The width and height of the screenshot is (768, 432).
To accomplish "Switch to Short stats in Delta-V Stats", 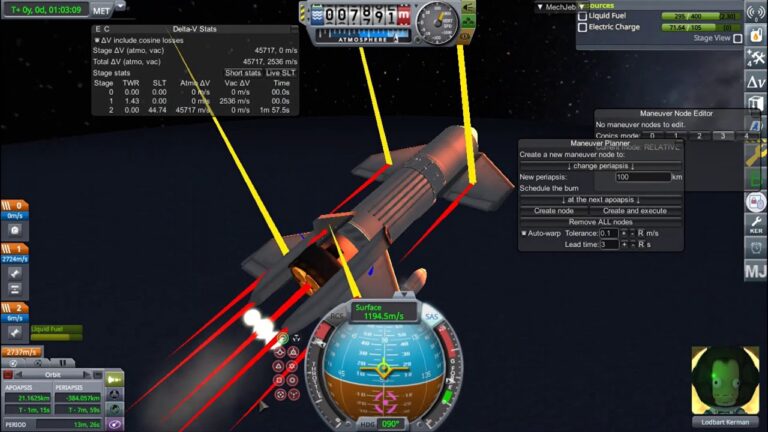I will point(243,73).
